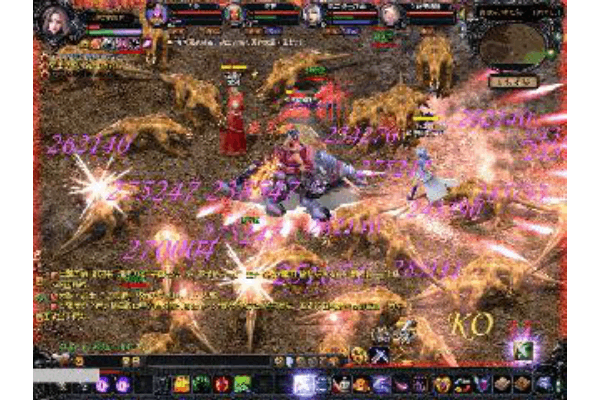
Task: Click the player character portrait
Action: (53, 20)
